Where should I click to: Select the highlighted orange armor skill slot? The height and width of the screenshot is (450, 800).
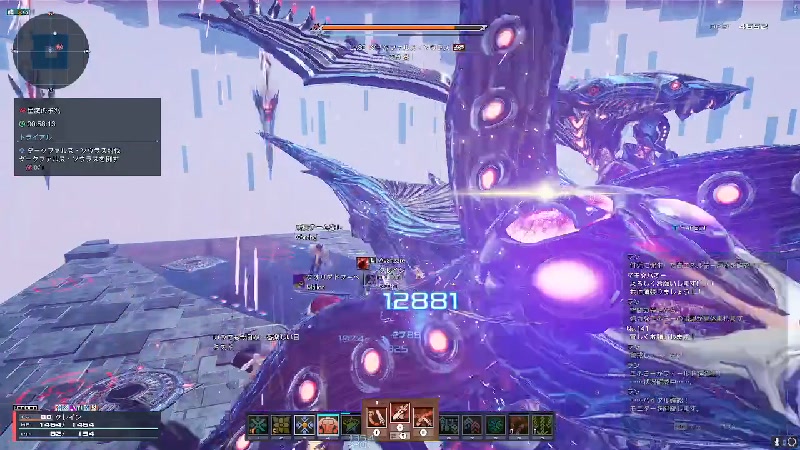328,424
